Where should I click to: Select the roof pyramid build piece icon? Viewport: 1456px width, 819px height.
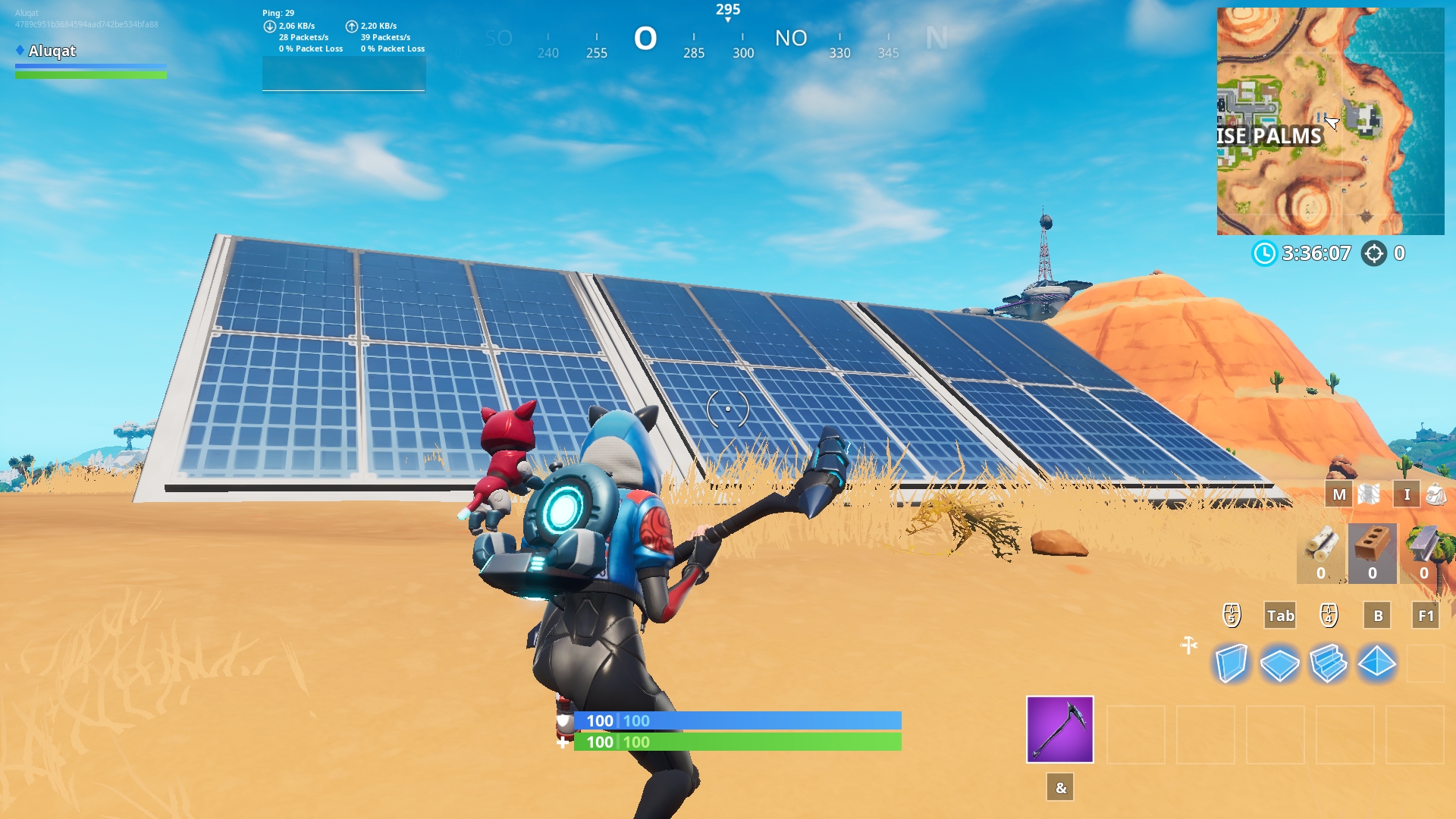1379,663
